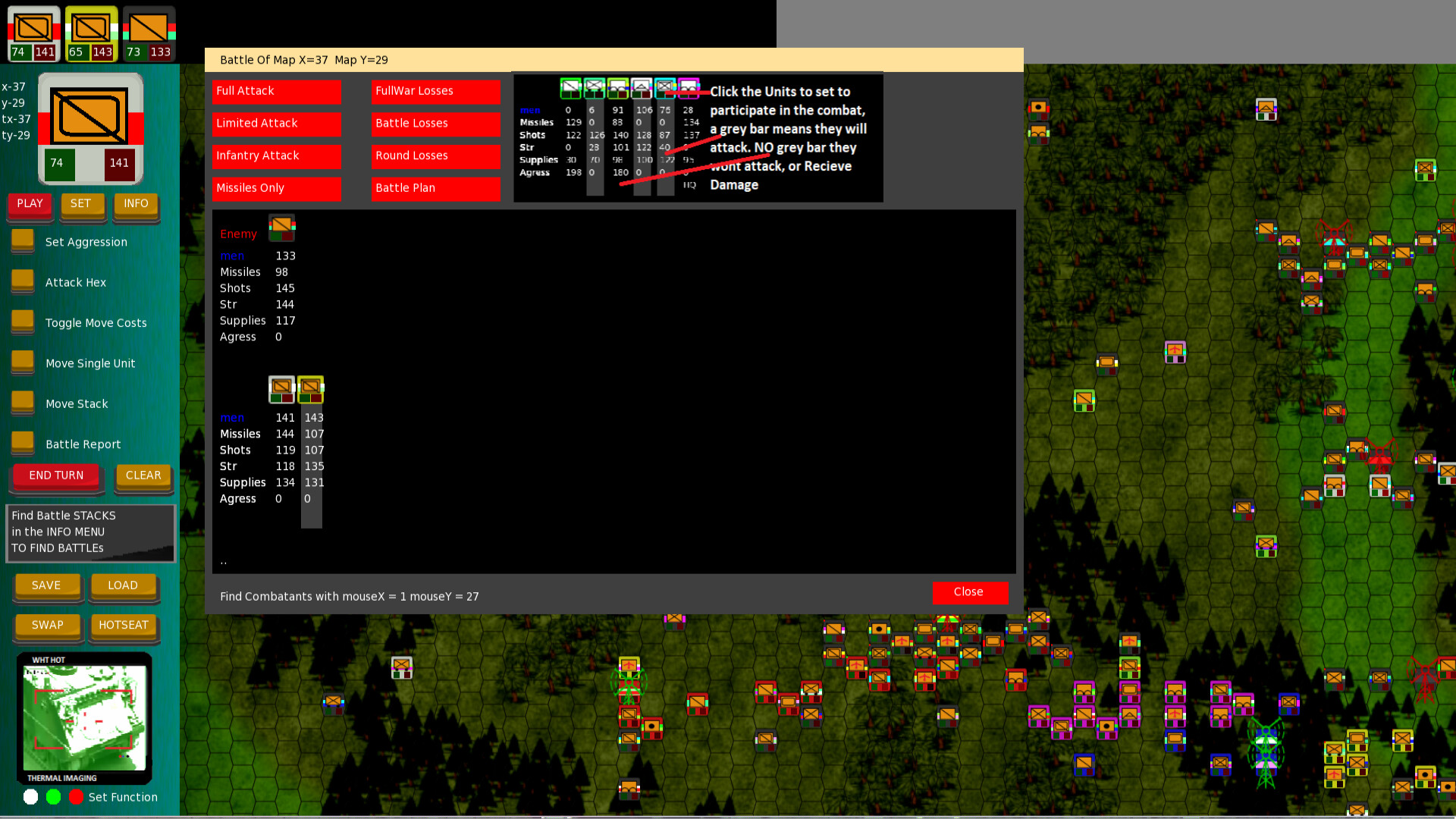Click the Toggle Move Costs icon
The height and width of the screenshot is (819, 1456).
[x=22, y=321]
